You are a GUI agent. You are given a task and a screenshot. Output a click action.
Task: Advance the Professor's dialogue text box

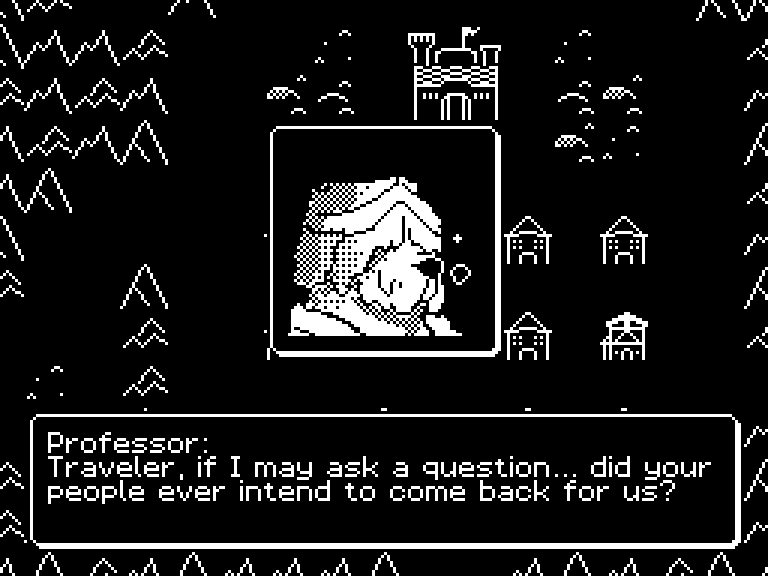point(385,480)
